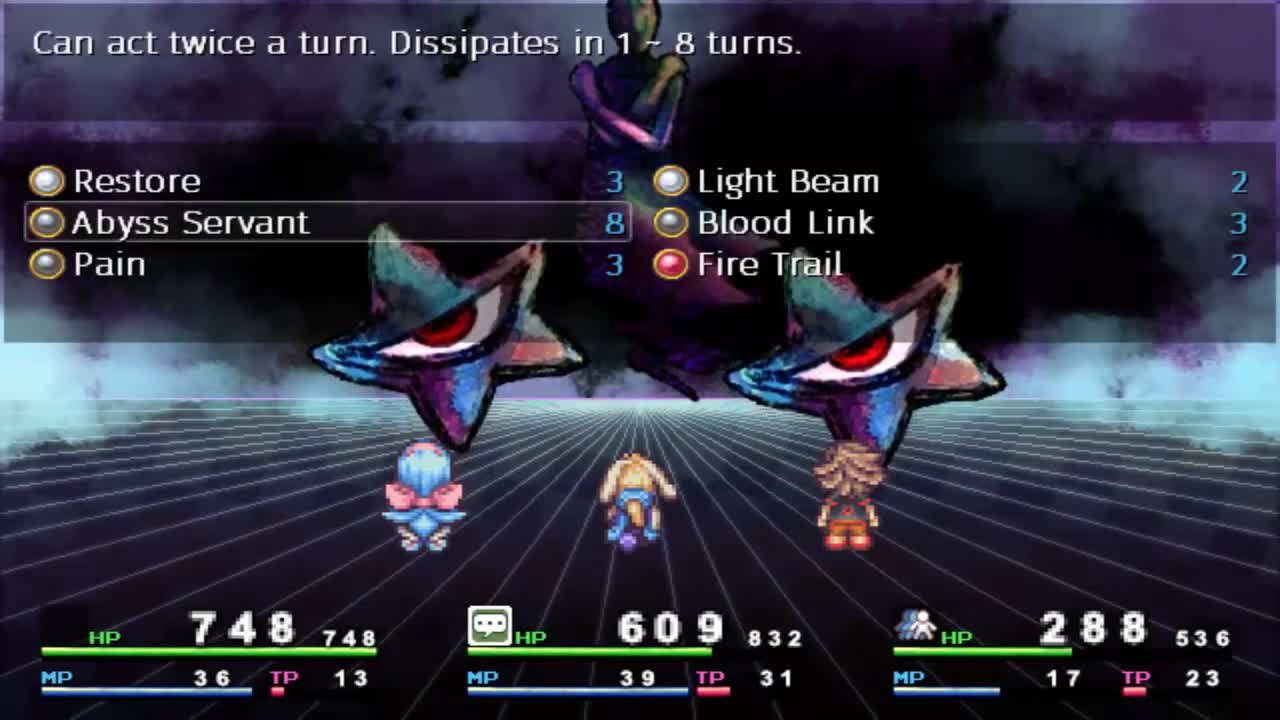Screen dimensions: 1280x720
Task: Click the red orb marking Fire Trail
Action: 669,263
